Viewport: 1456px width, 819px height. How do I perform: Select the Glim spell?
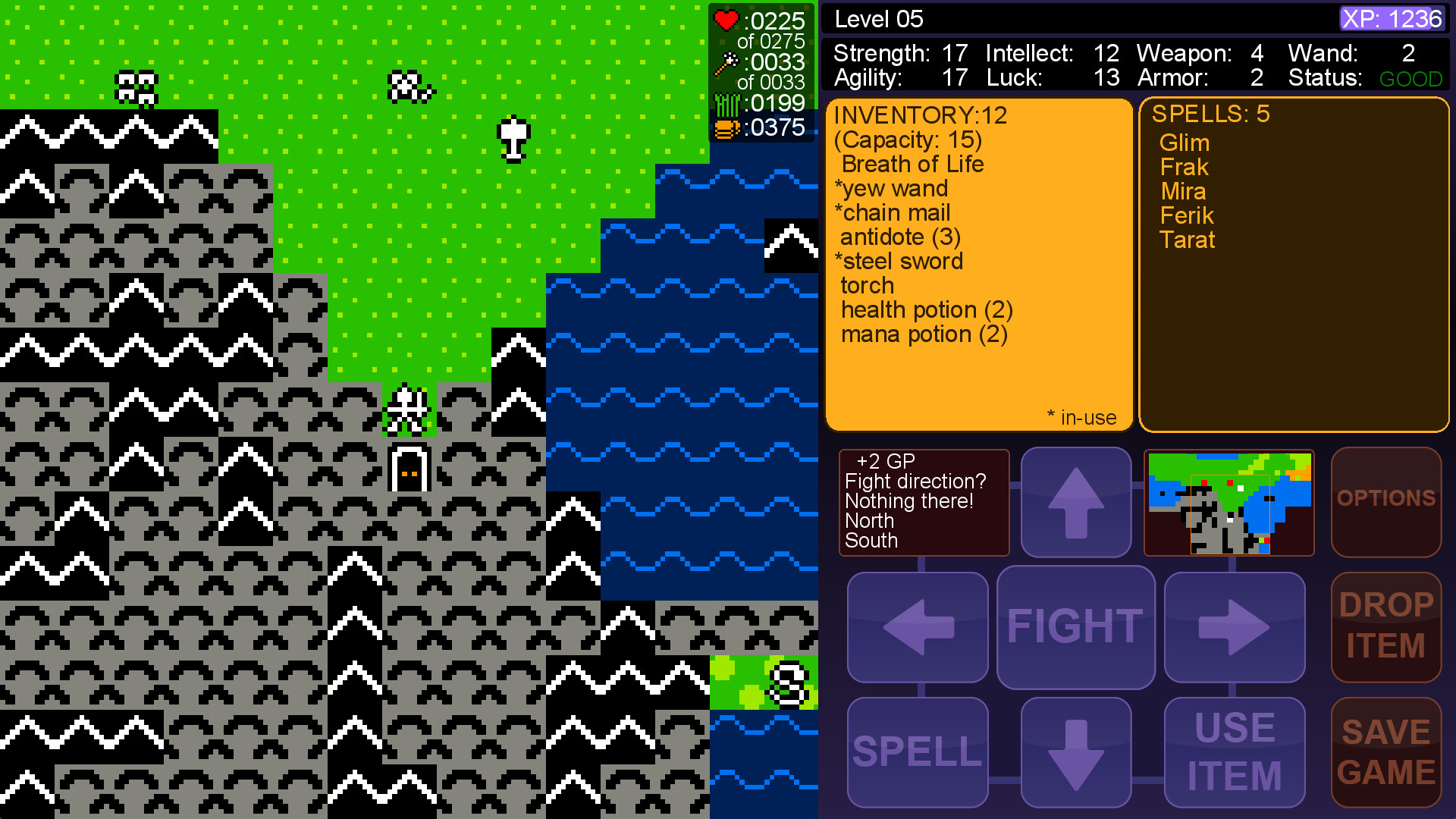[1185, 143]
